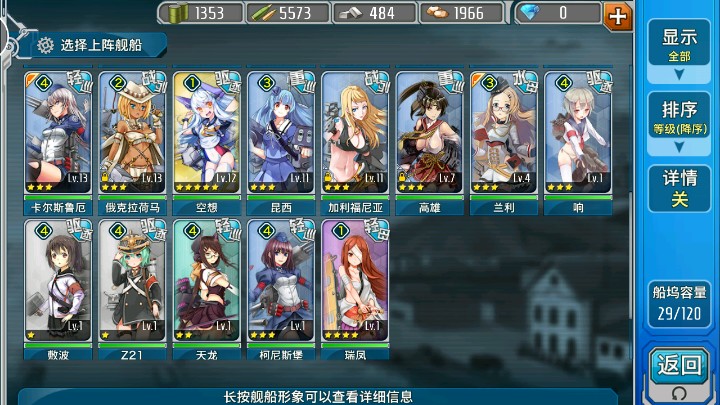Select the Z21 ship card

[132, 283]
